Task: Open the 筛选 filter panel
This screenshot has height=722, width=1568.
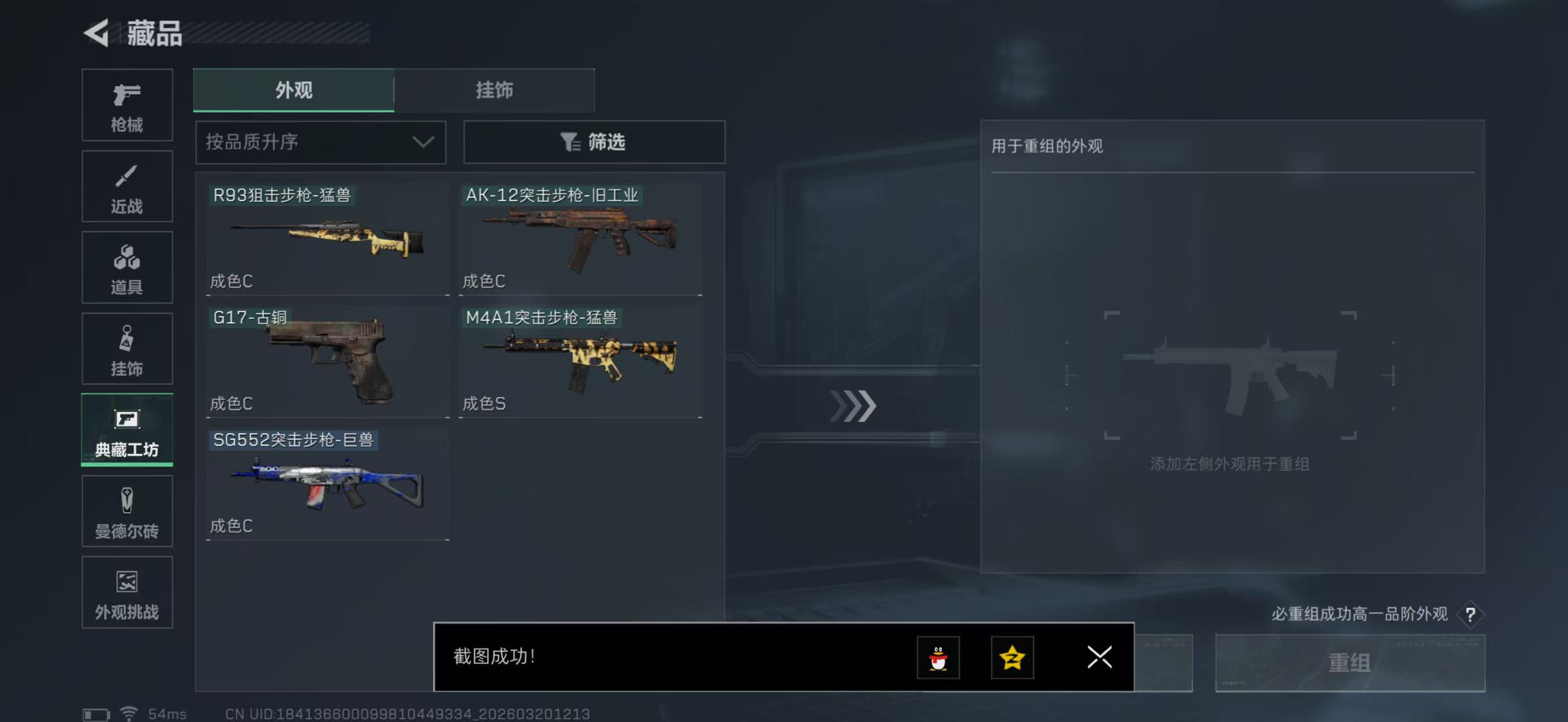Action: pyautogui.click(x=594, y=142)
